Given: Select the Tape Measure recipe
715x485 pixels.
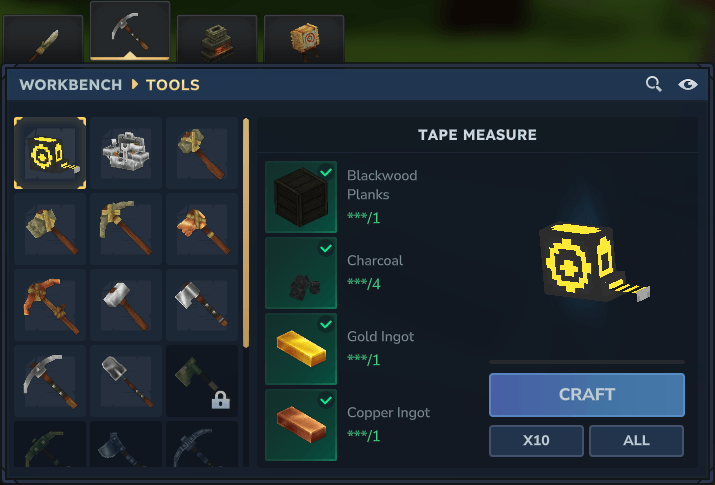Looking at the screenshot, I should click(50, 153).
